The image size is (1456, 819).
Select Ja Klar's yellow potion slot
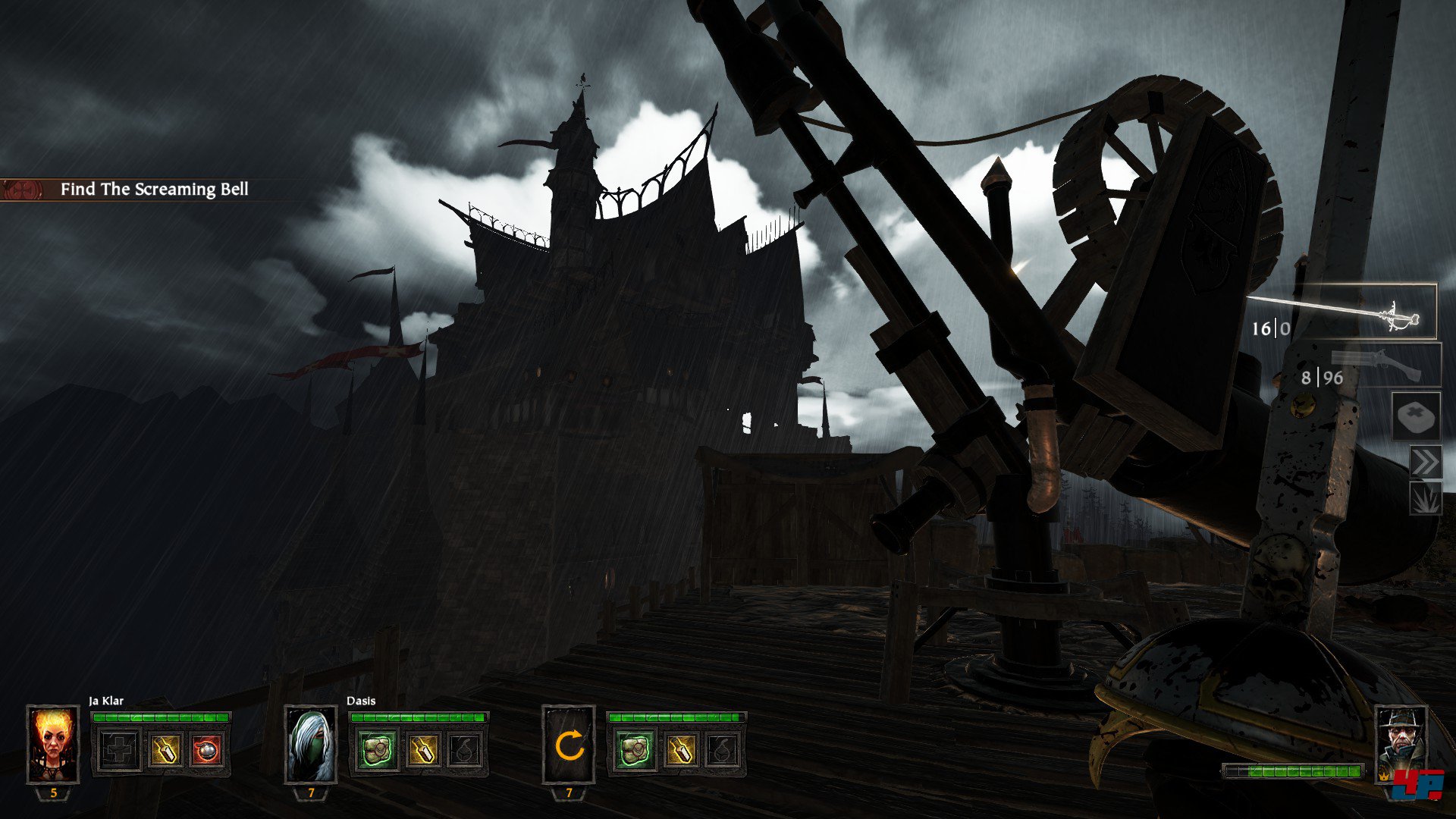[165, 750]
